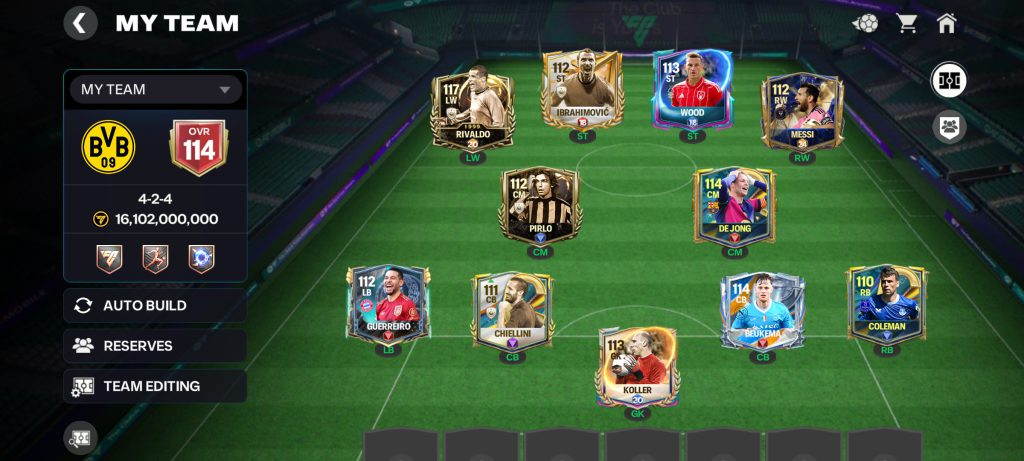Choose the Coleman right back card
The image size is (1024, 461).
(x=887, y=304)
